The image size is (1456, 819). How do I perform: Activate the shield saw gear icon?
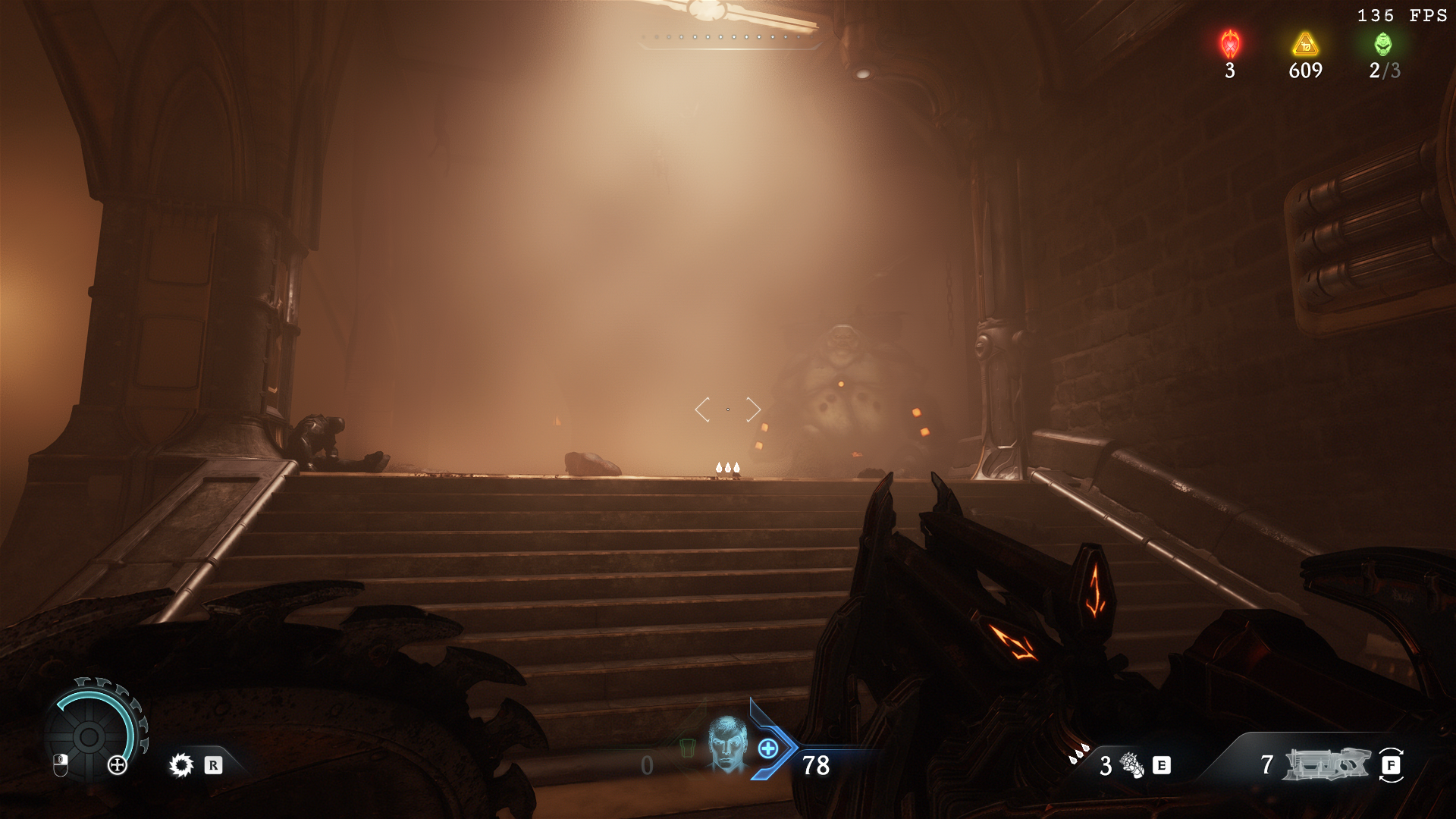click(181, 765)
